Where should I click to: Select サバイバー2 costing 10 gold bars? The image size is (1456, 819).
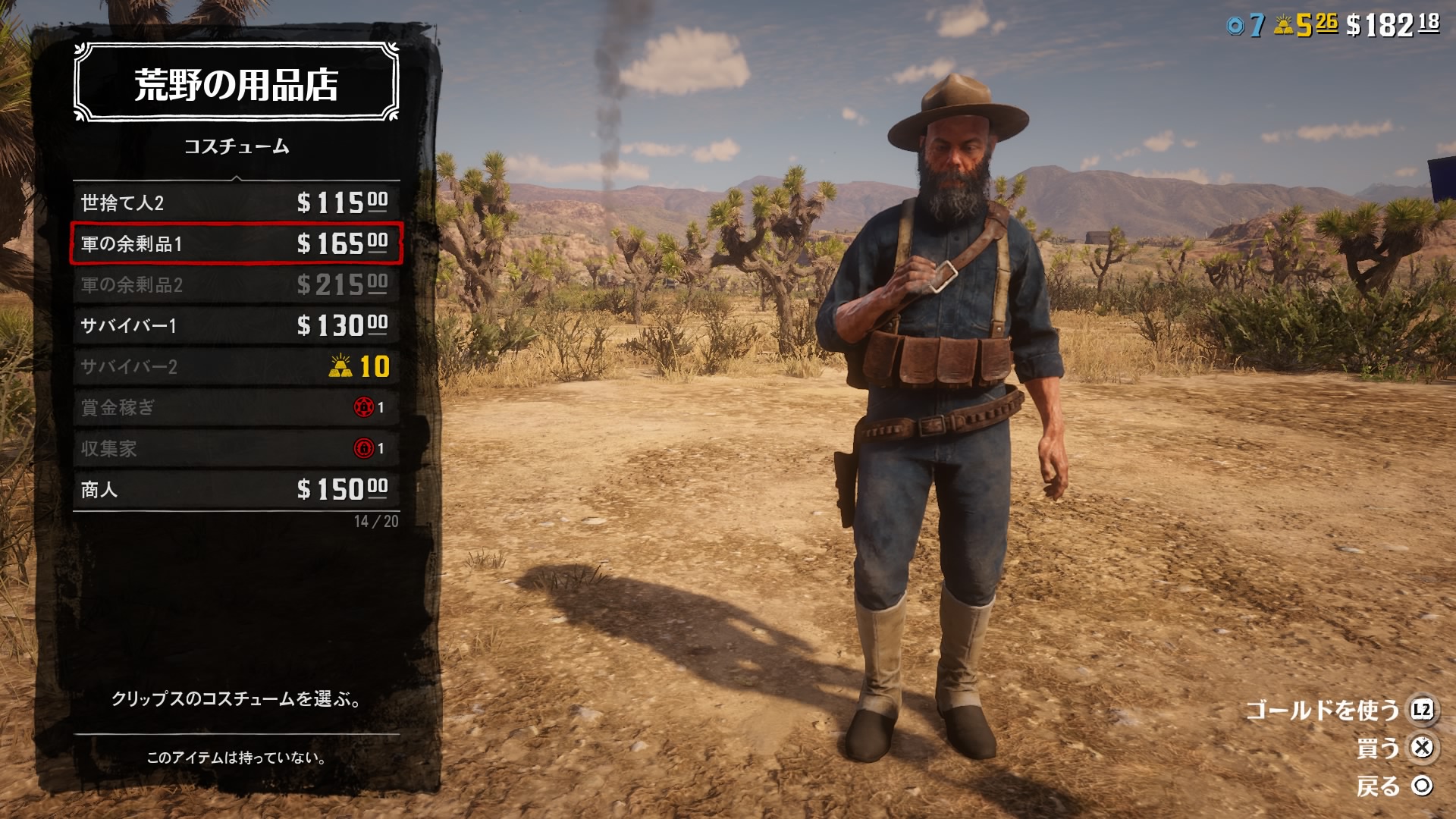pyautogui.click(x=236, y=366)
